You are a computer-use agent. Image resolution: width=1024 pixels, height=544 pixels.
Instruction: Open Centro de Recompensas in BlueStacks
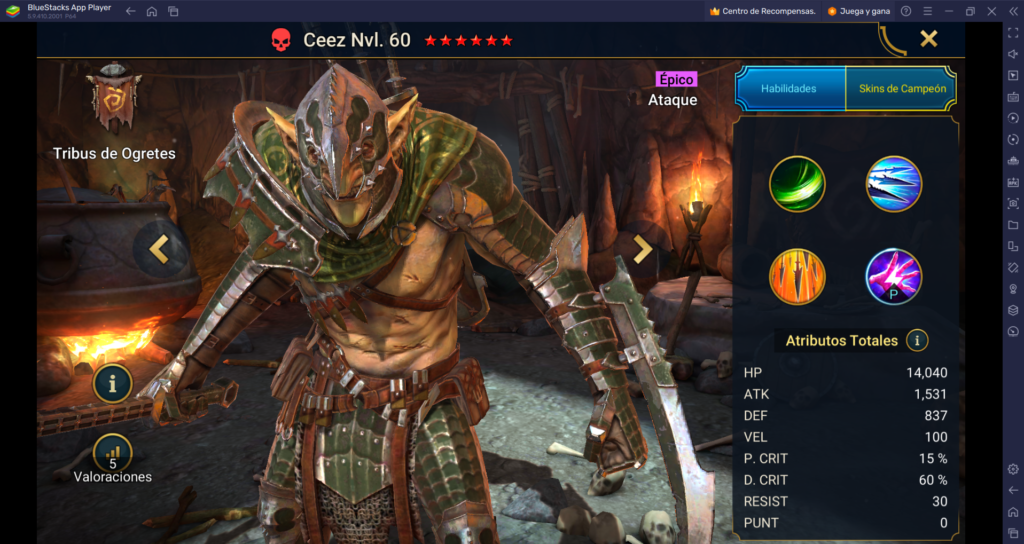tap(762, 11)
